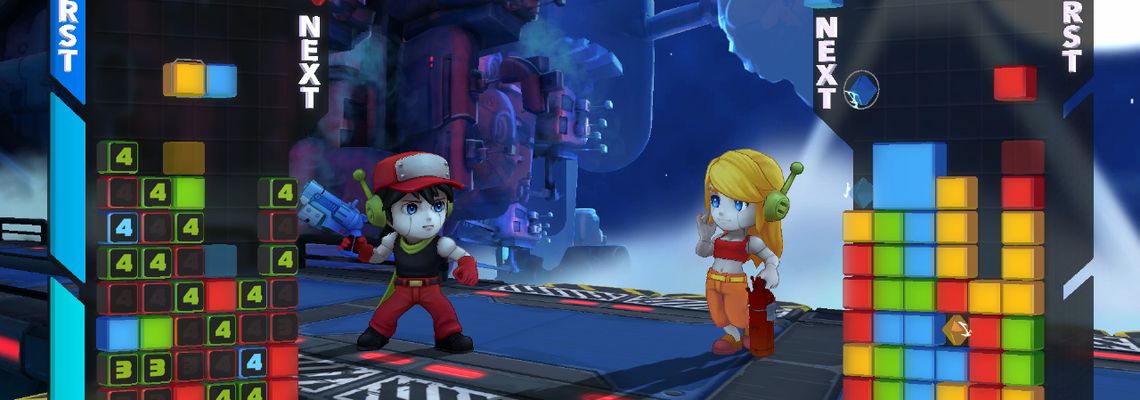Click the blue diamond next-piece preview
Viewport: 1140px width, 400px height.
[x=861, y=88]
